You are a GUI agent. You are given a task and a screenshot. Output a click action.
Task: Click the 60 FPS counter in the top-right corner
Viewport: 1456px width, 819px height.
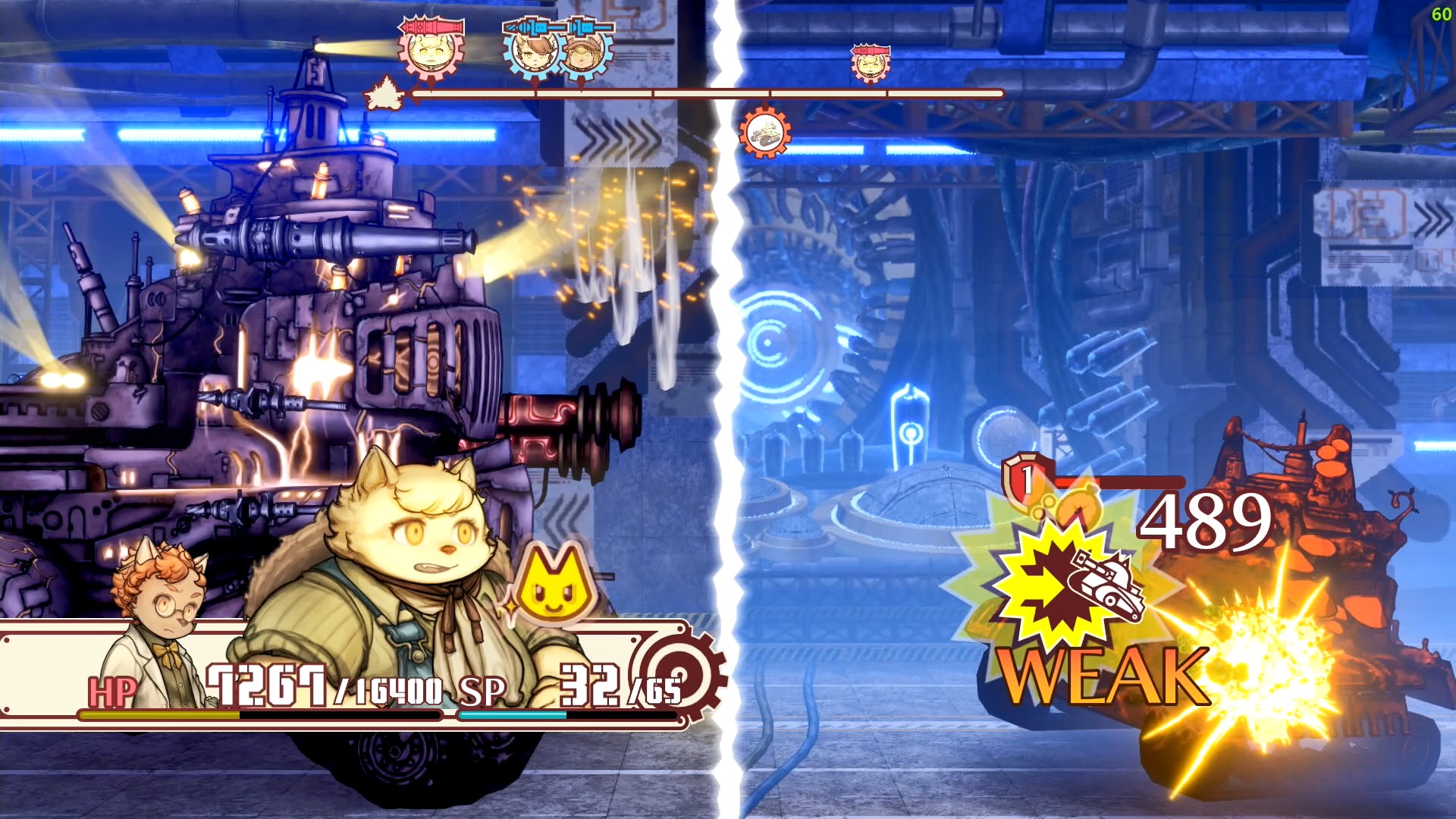click(1443, 14)
